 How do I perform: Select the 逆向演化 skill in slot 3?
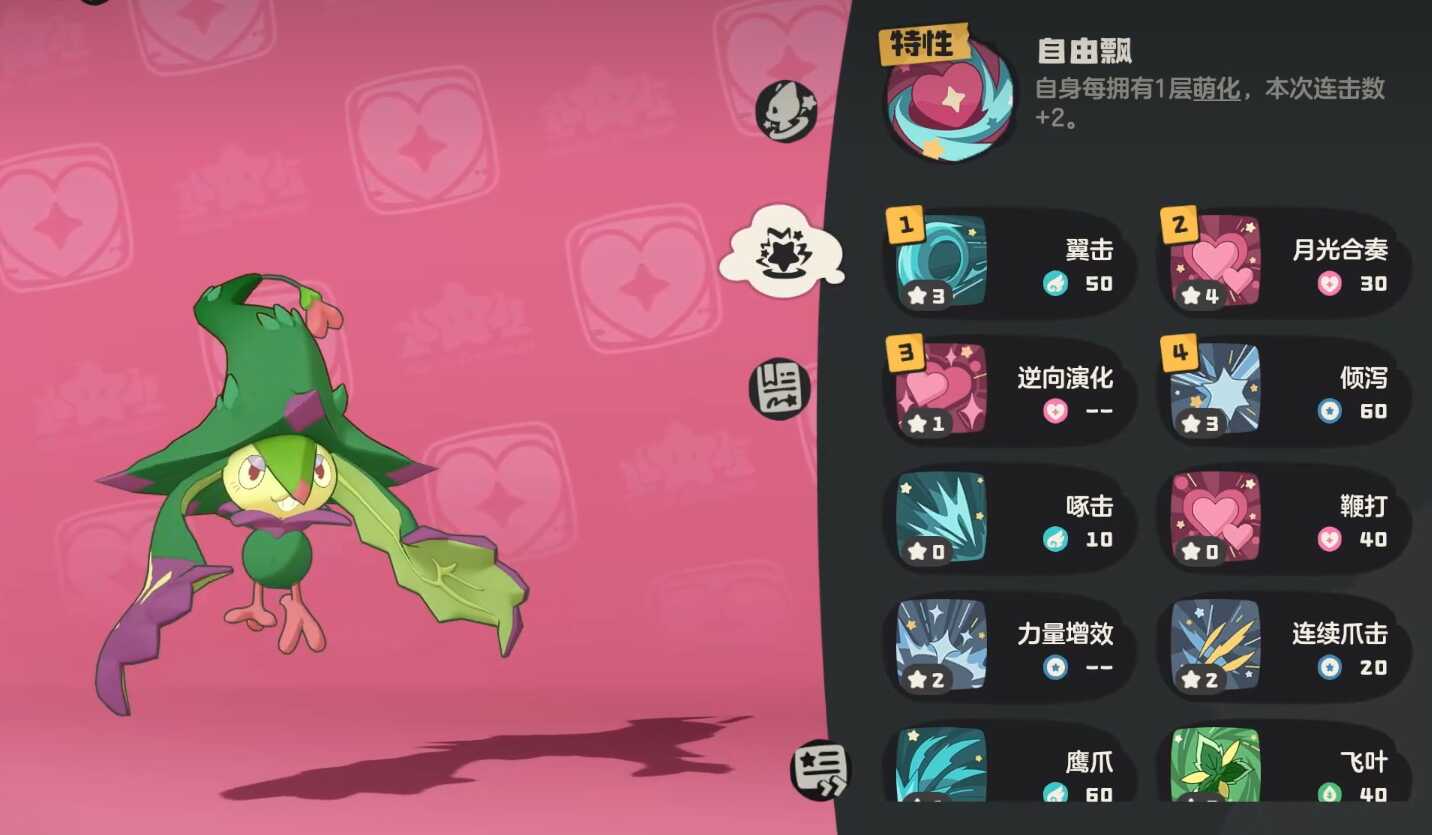[1010, 391]
